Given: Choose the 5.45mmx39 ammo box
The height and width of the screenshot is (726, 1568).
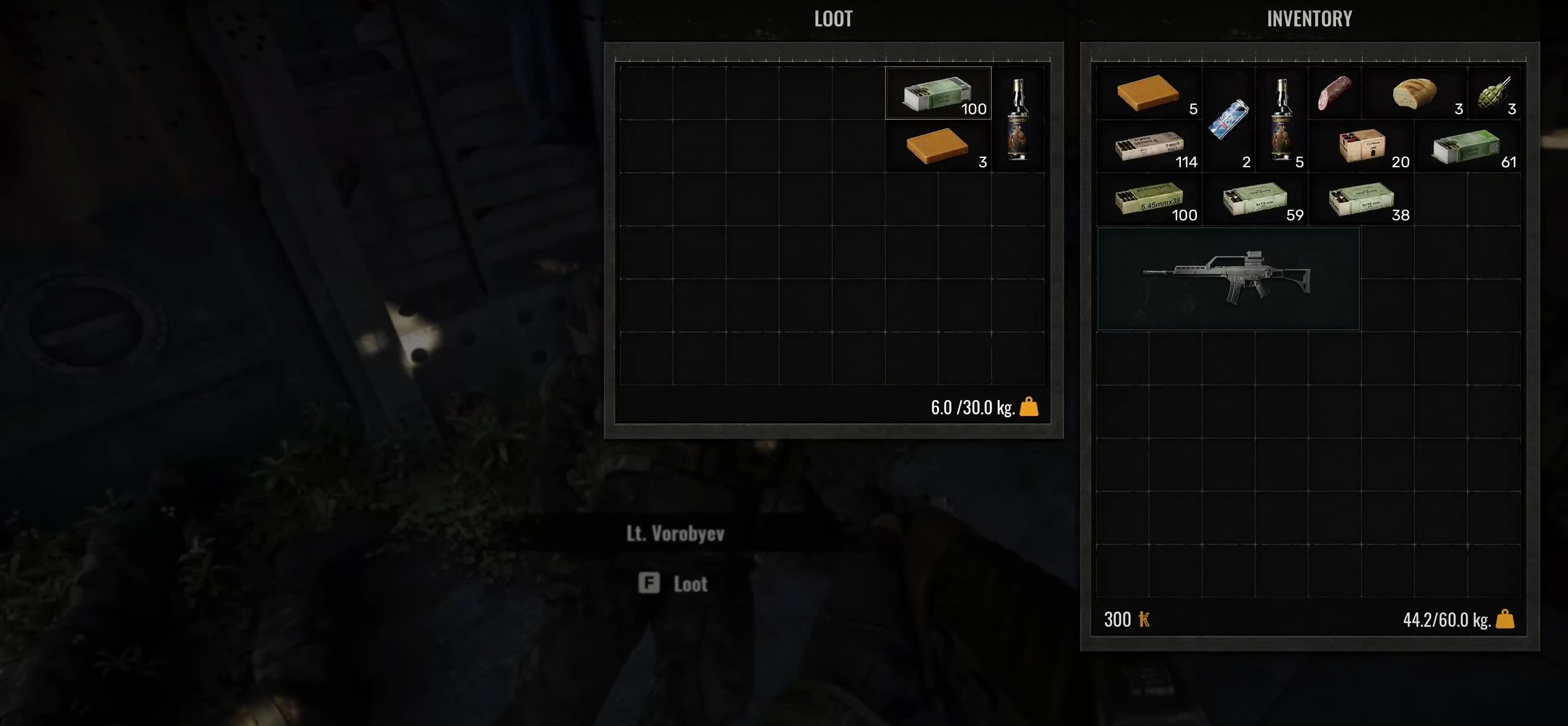Looking at the screenshot, I should 1149,199.
